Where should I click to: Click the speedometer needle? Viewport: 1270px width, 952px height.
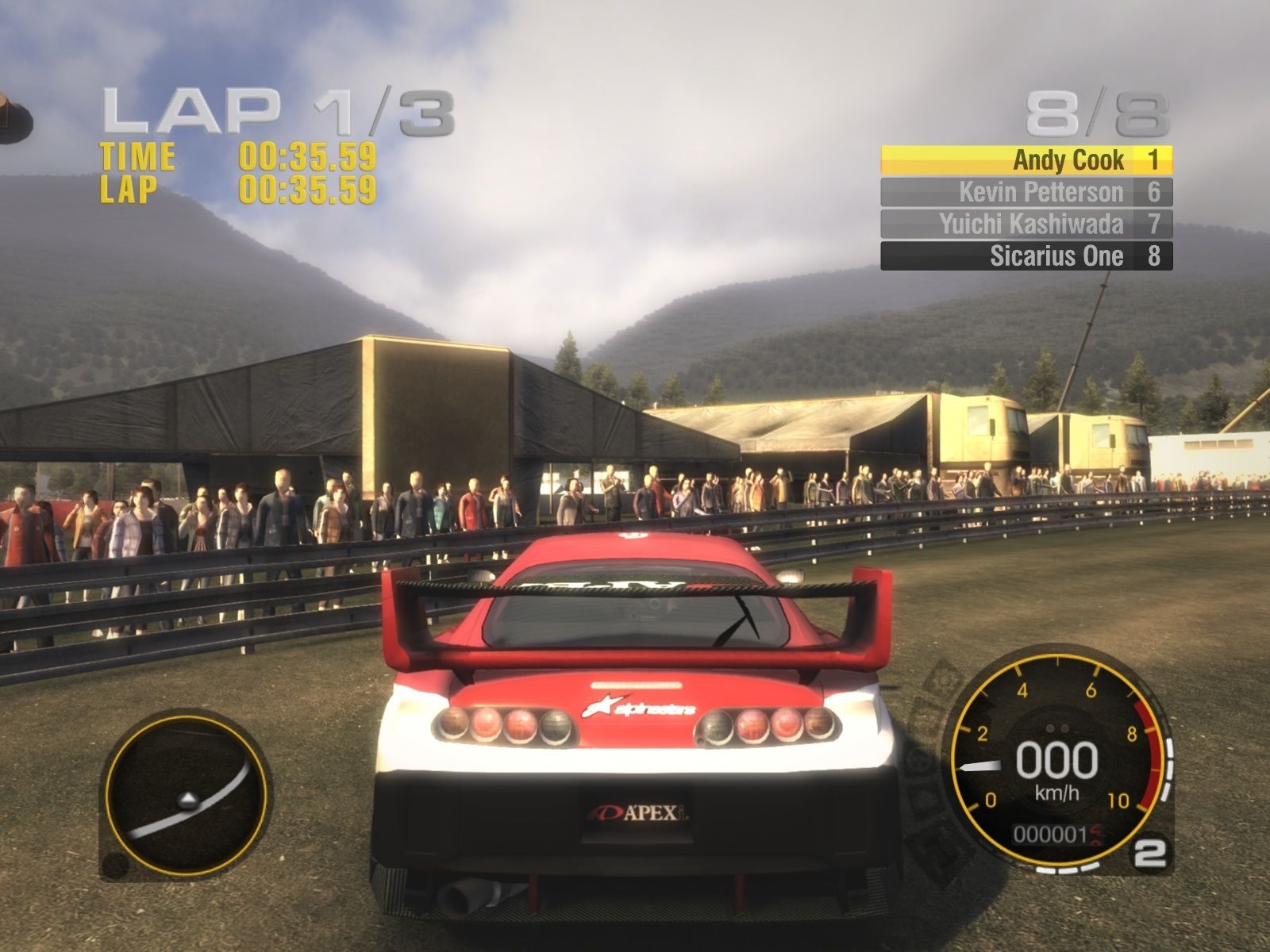coord(980,768)
